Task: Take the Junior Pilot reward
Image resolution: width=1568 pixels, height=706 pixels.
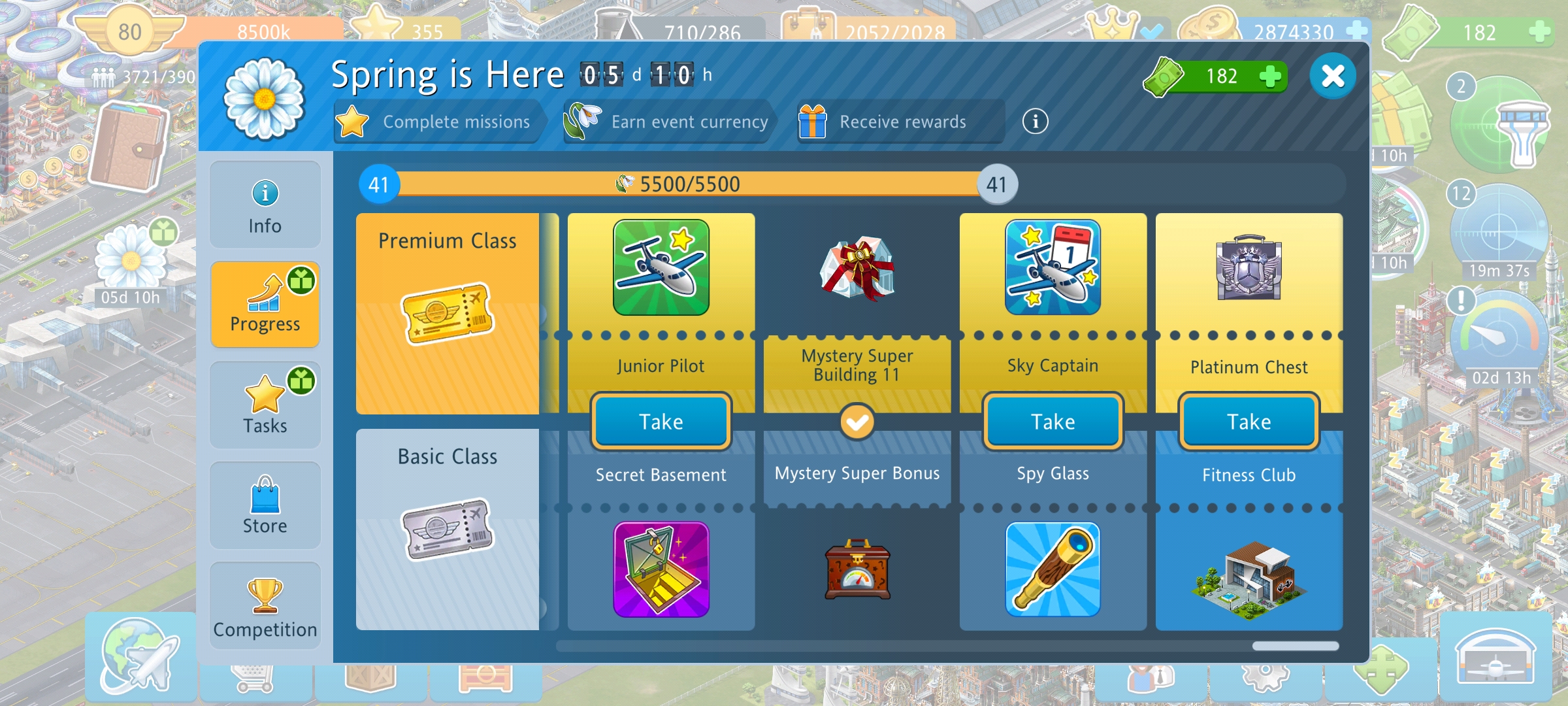Action: pos(661,422)
